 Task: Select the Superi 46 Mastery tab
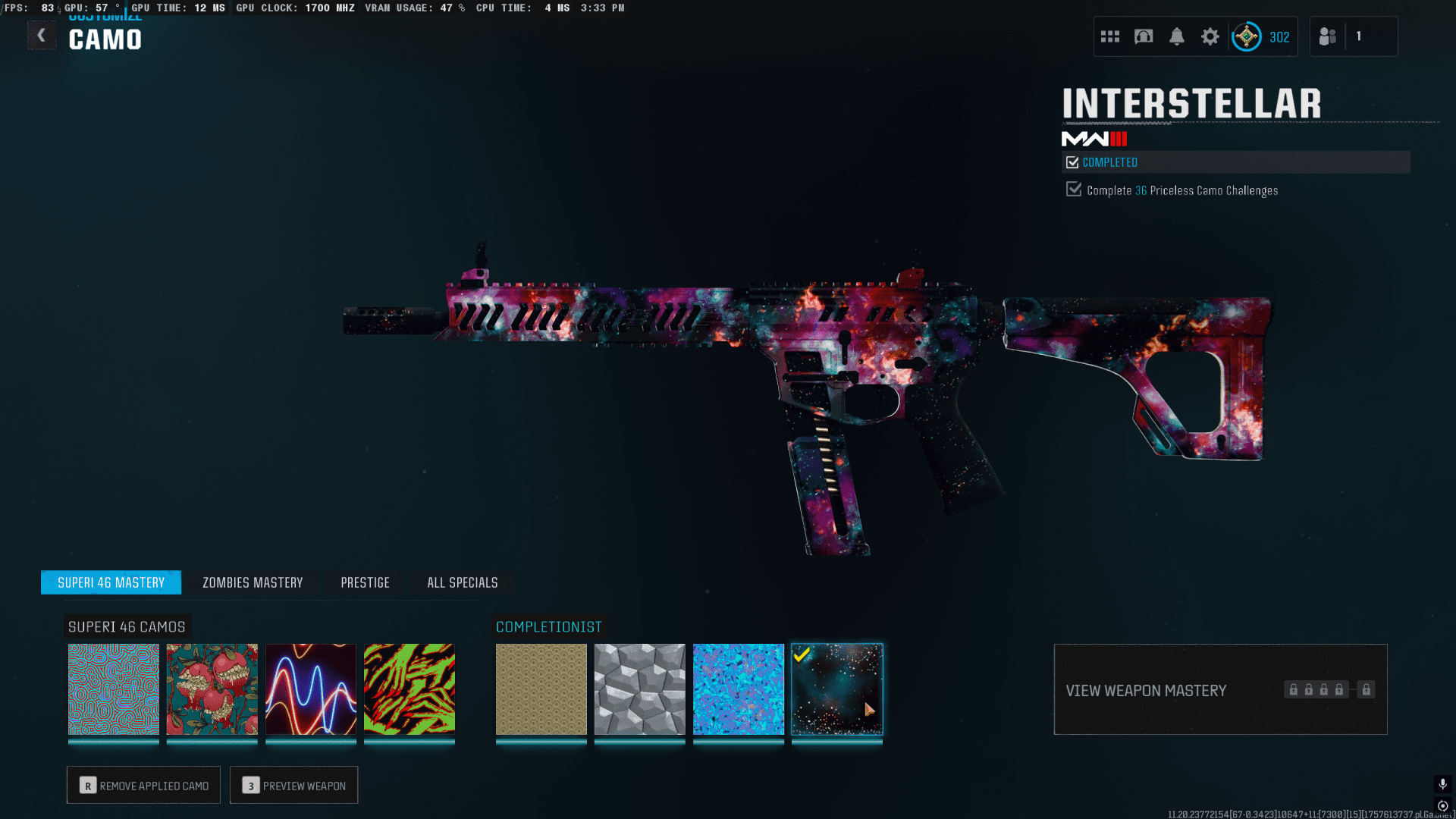pyautogui.click(x=111, y=582)
